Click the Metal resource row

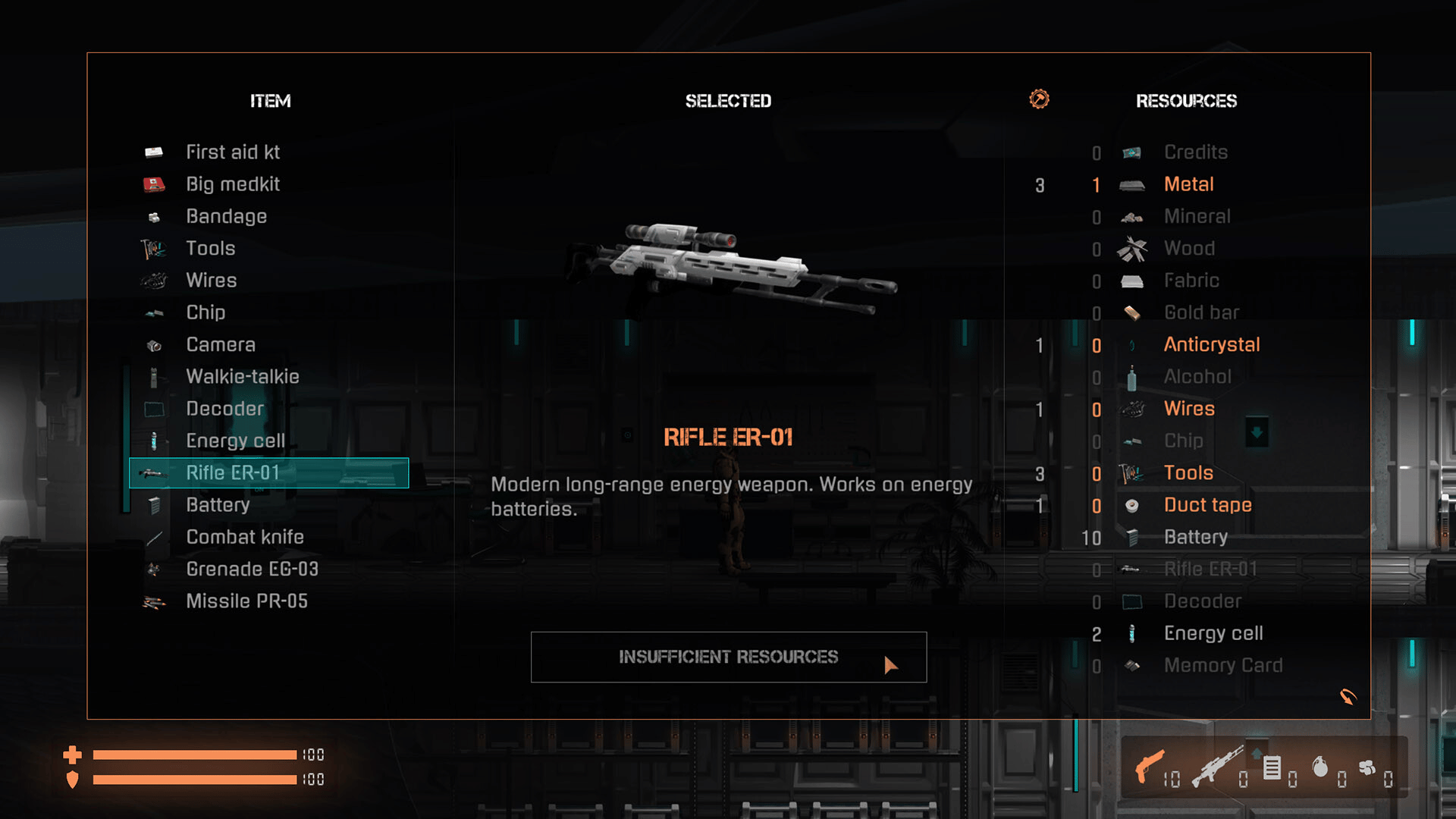point(1188,184)
